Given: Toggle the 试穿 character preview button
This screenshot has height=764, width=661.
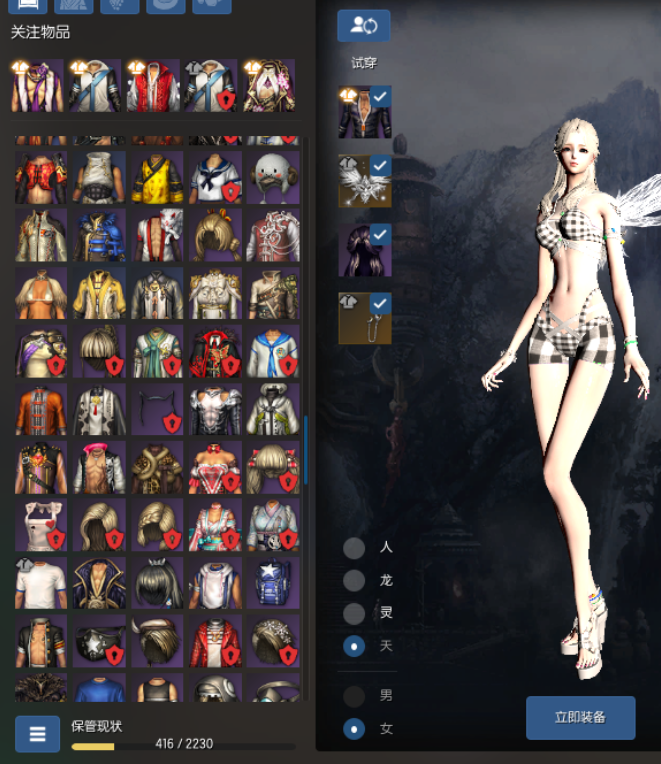Looking at the screenshot, I should pos(363,26).
